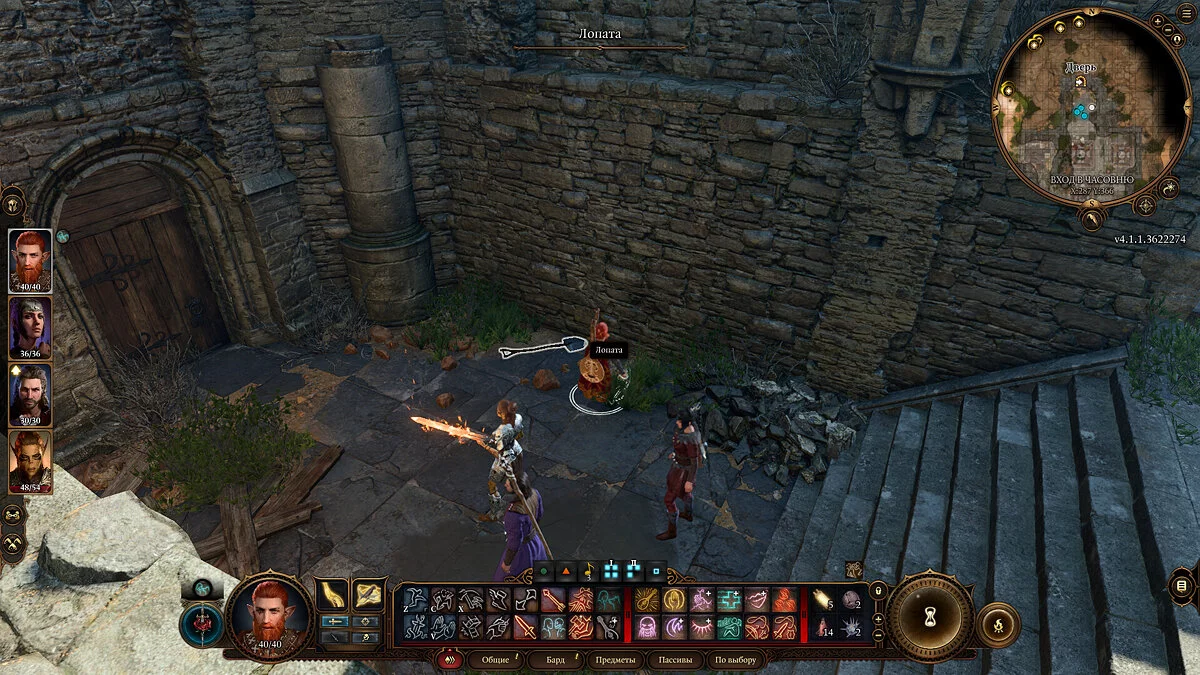Image resolution: width=1200 pixels, height=675 pixels.
Task: Open the helmet icon above party portraits
Action: (14, 203)
